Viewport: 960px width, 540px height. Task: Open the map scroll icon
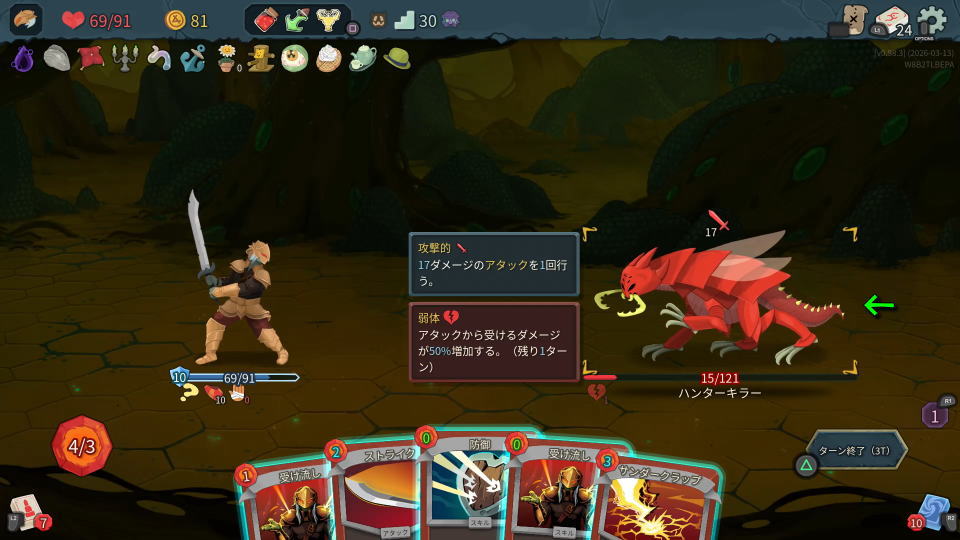click(853, 19)
